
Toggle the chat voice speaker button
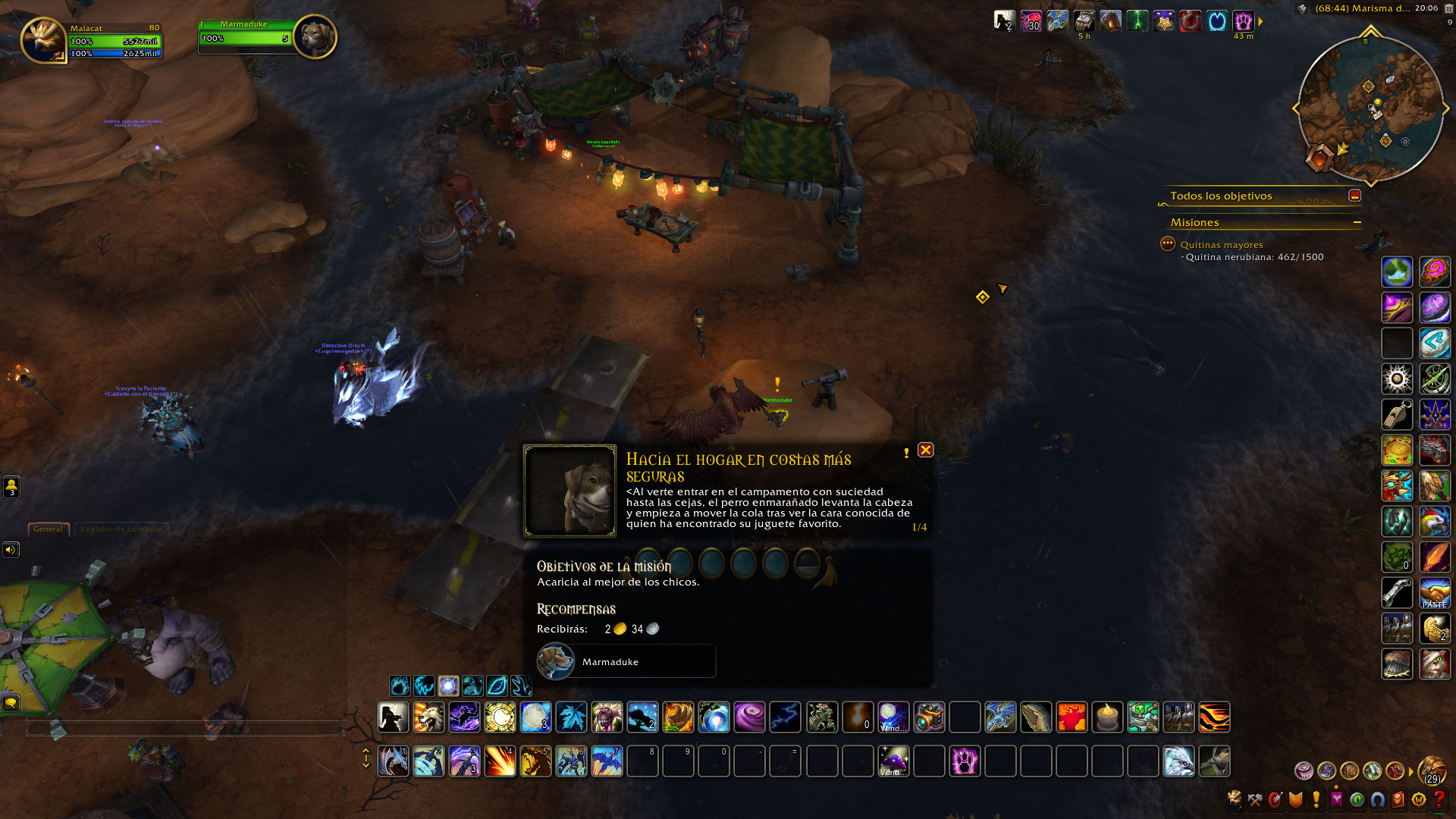pos(11,550)
